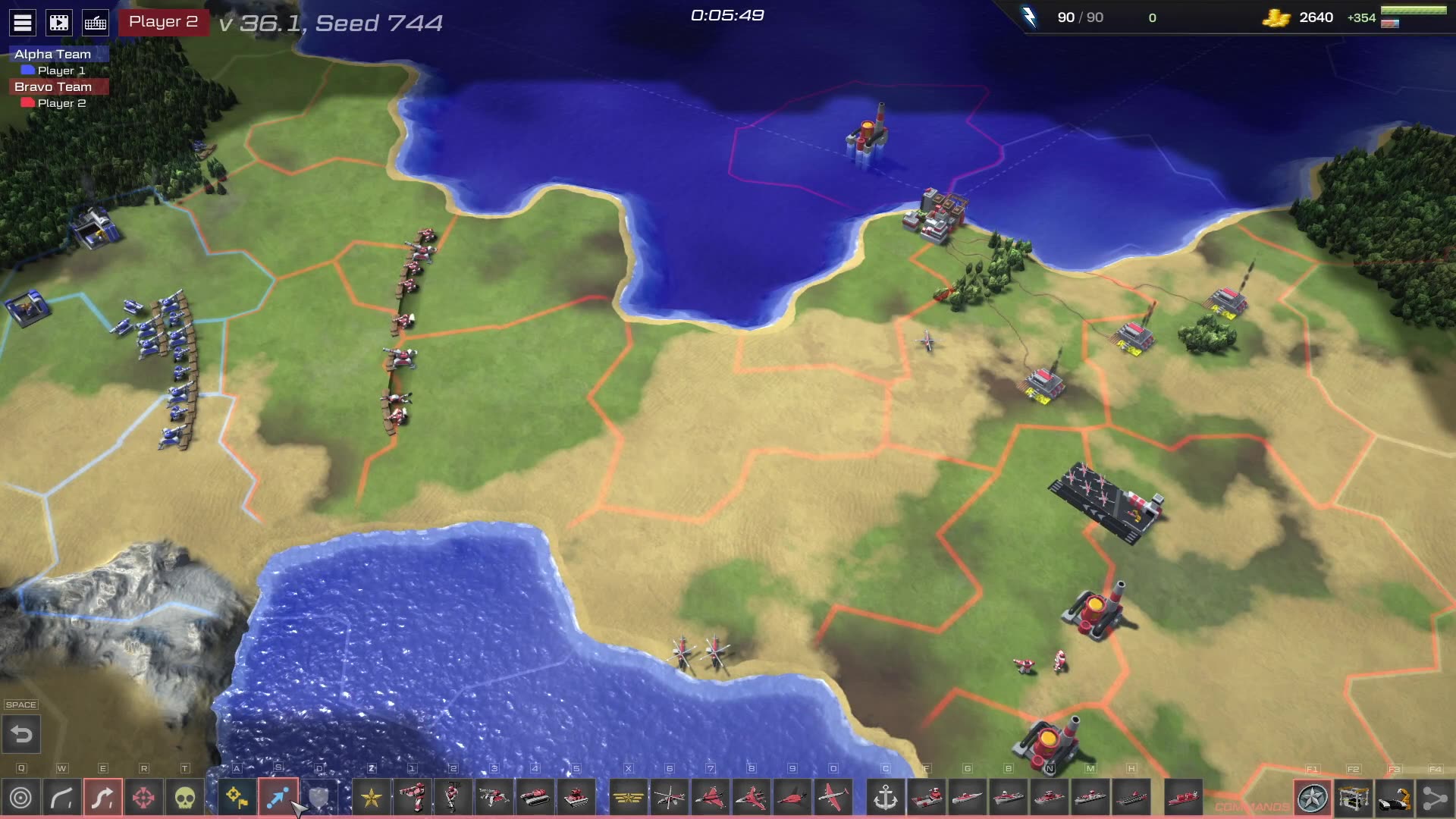The height and width of the screenshot is (819, 1456).
Task: Choose the red crosshair attack command
Action: (143, 798)
